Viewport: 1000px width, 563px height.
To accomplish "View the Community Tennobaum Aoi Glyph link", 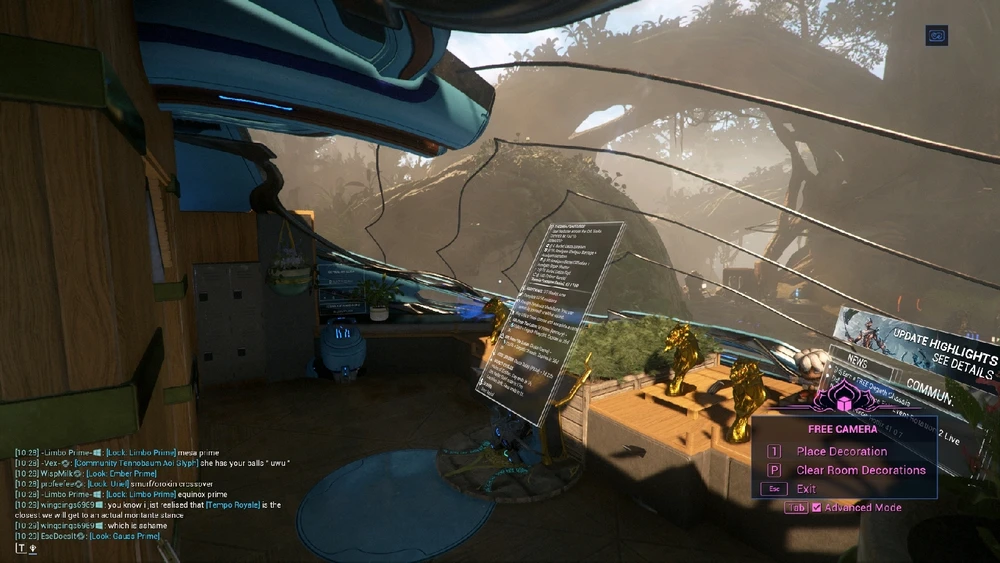I will pyautogui.click(x=133, y=463).
